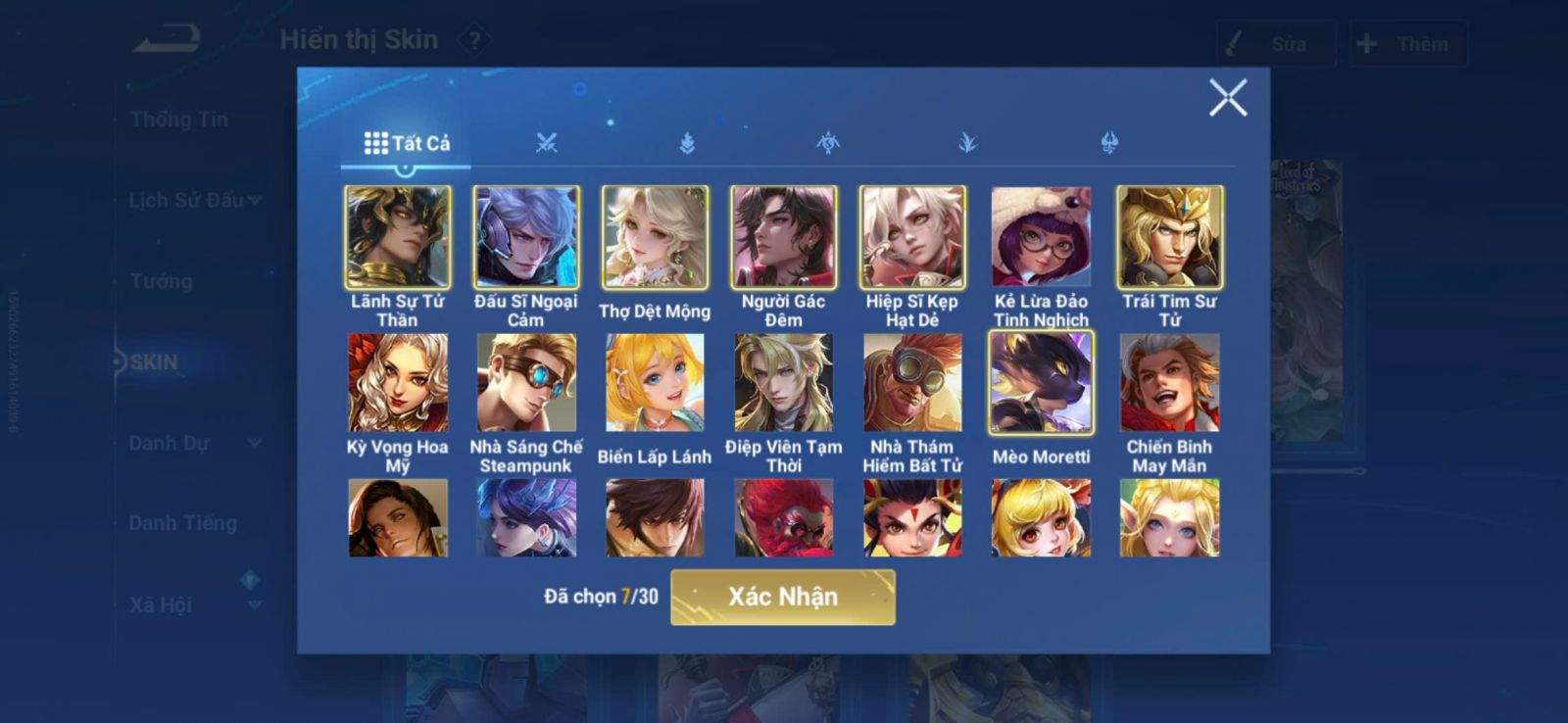Choose the Đấu Sĩ Ngoại Cảm skin
Viewport: 1568px width, 723px height.
pos(526,237)
